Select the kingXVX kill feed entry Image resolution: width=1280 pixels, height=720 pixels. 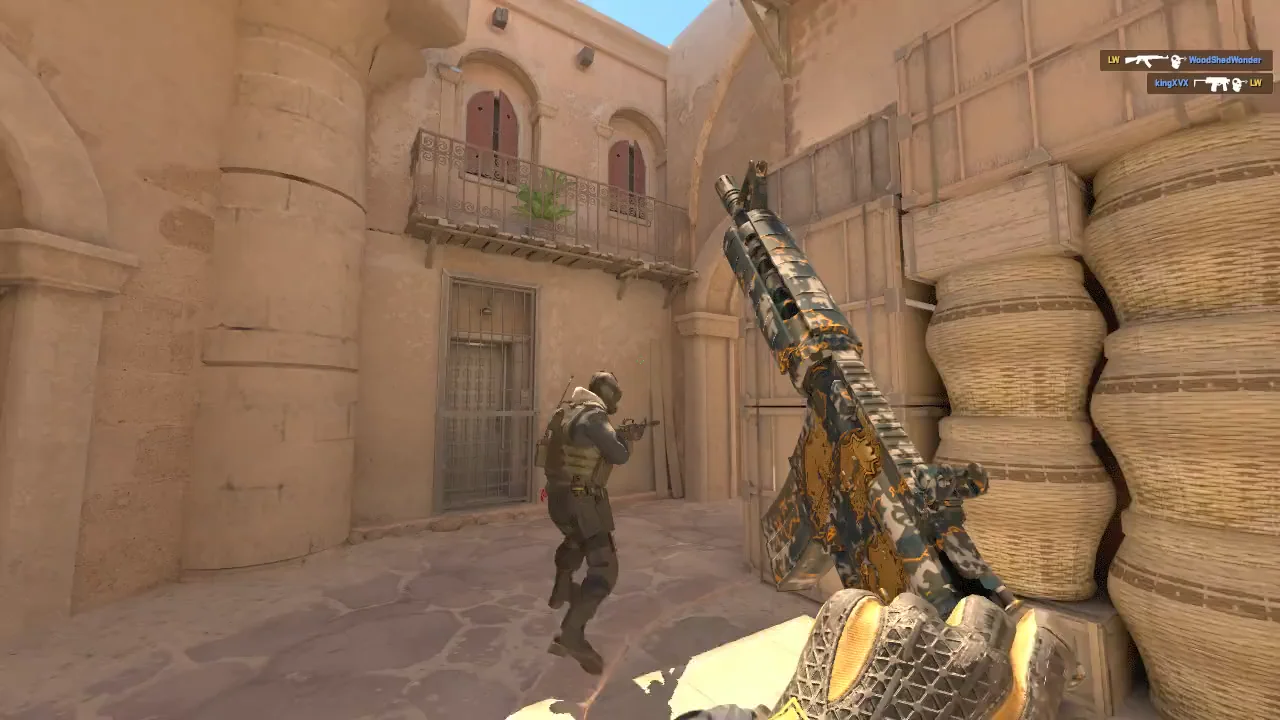click(1209, 83)
